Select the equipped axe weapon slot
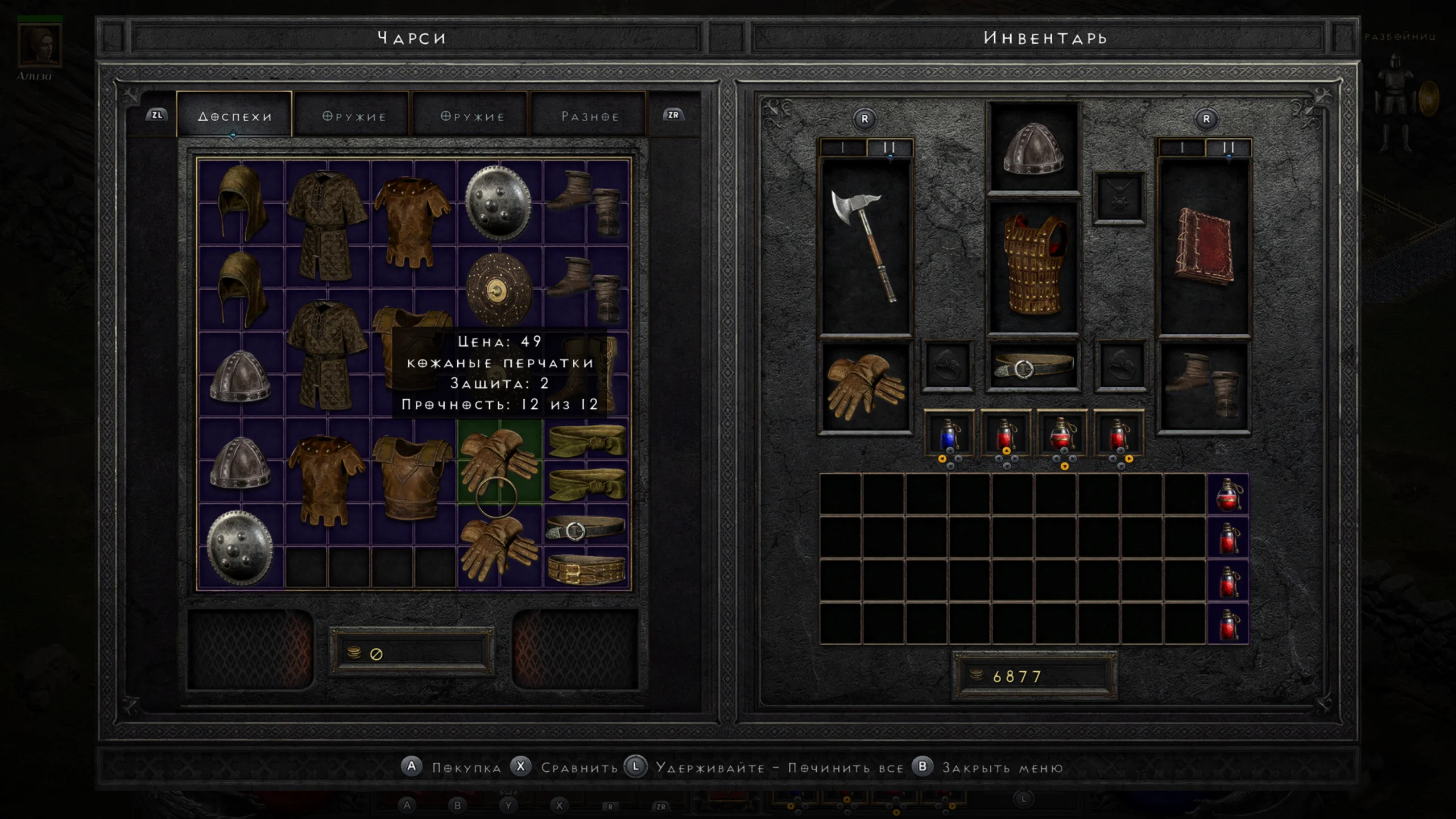 point(864,246)
